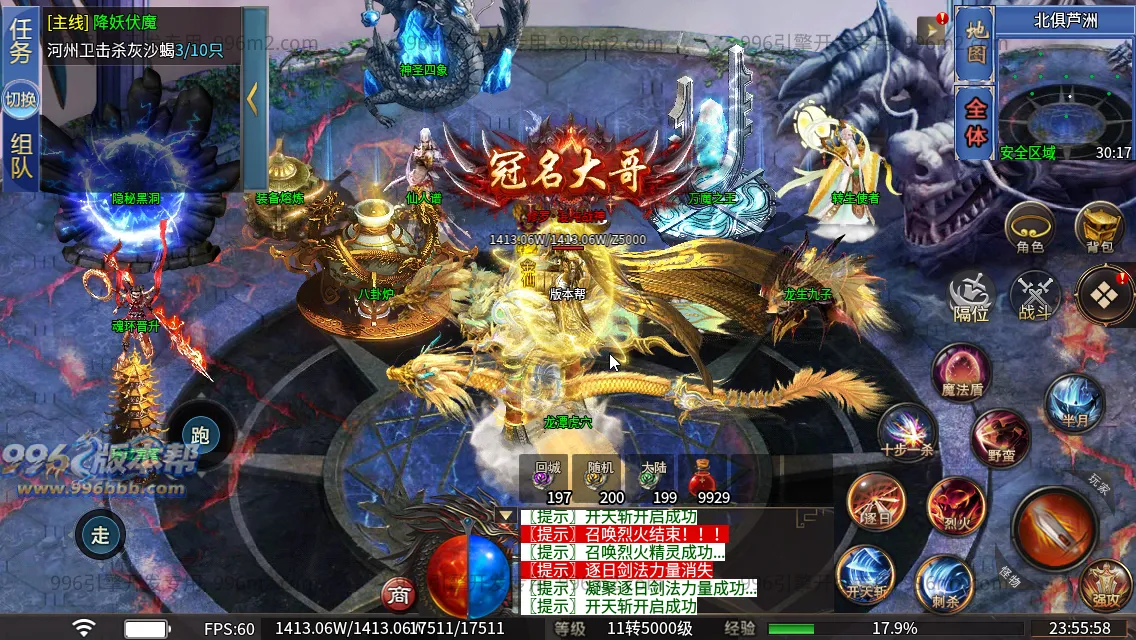
Task: Open the 商 shop button
Action: 399,595
